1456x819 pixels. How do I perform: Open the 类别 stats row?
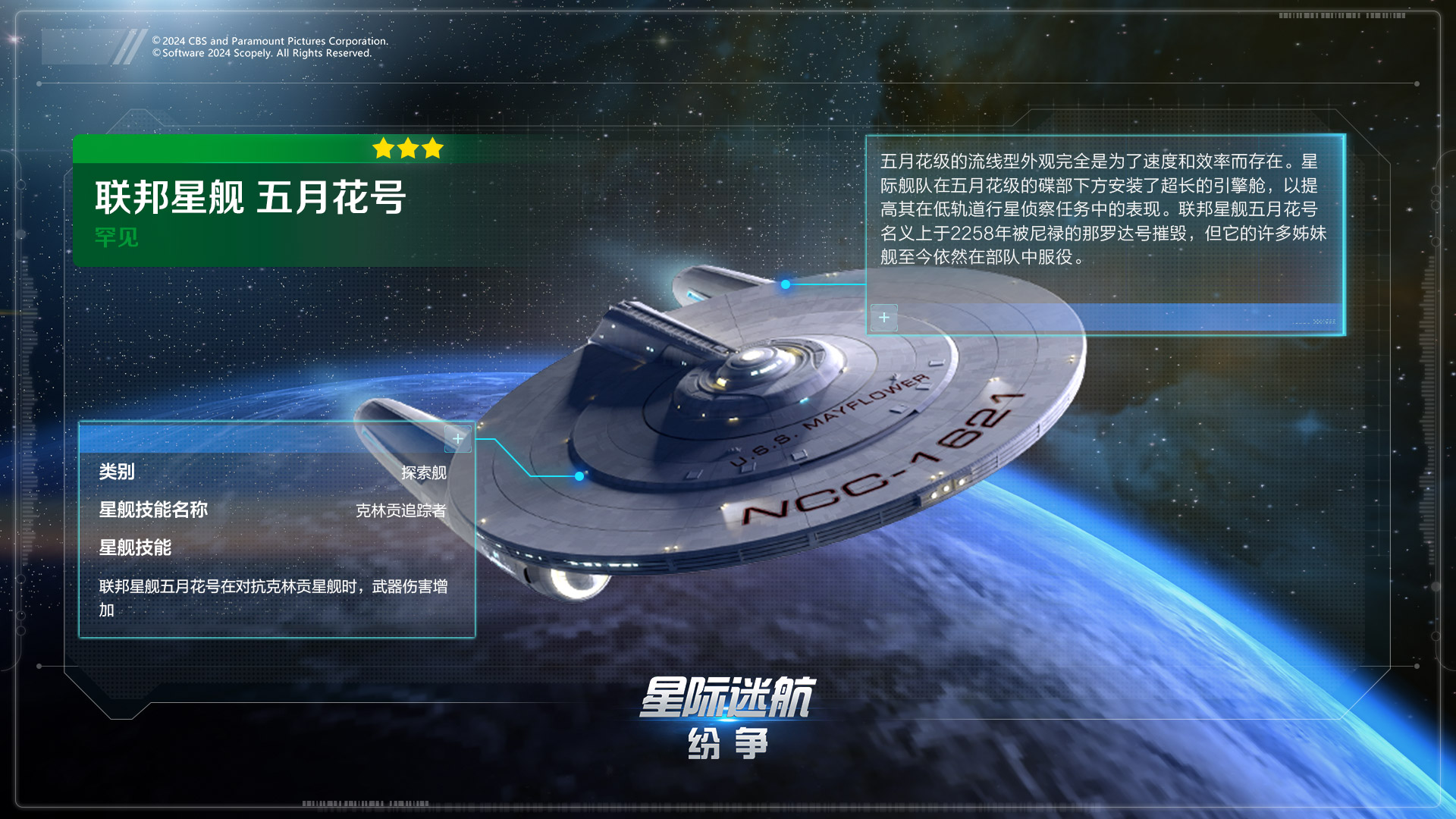pos(115,472)
